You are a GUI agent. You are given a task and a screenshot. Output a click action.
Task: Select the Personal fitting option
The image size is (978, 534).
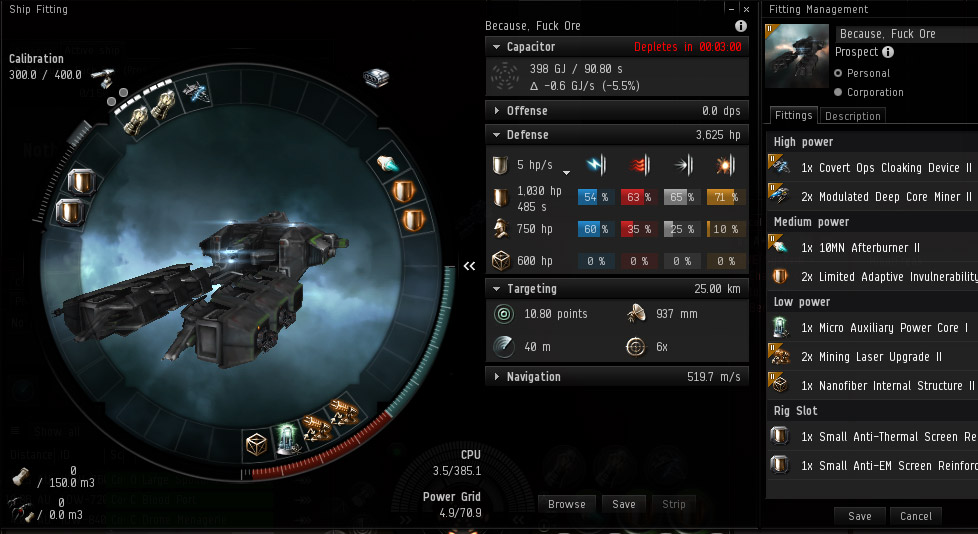[839, 73]
